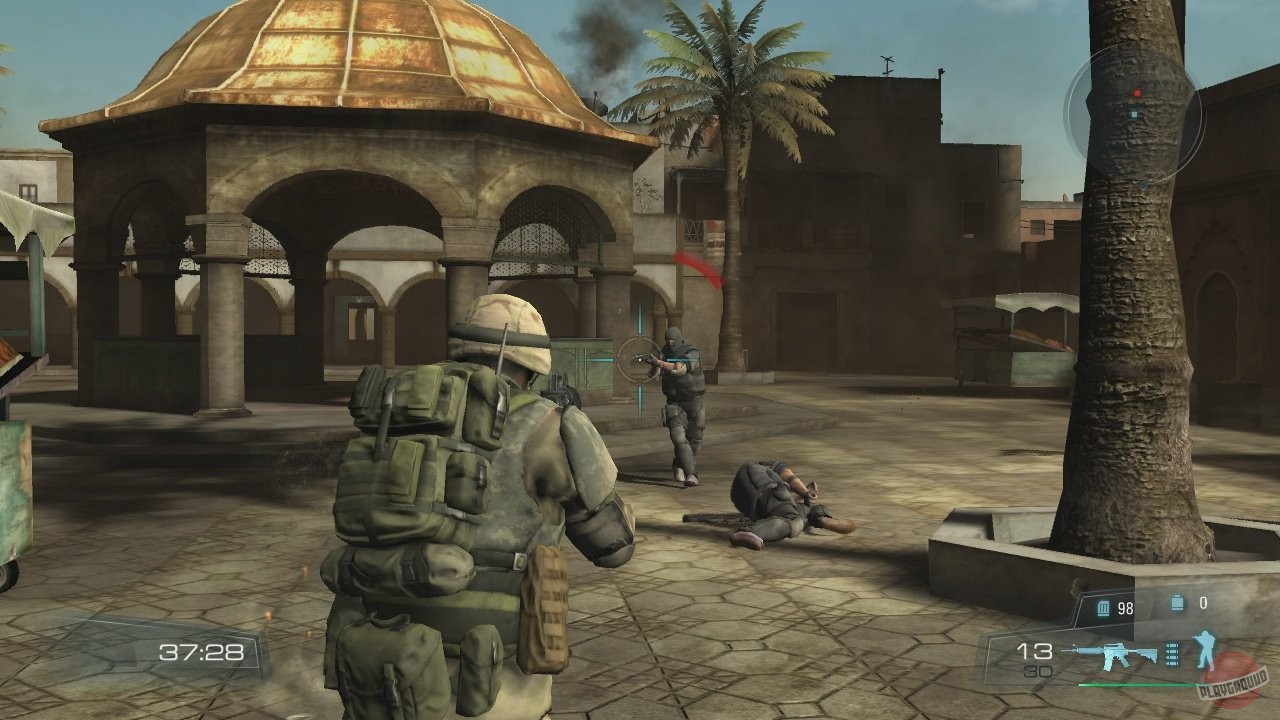The image size is (1280, 720).
Task: Click the ammo clip stack icon beside rifle
Action: pos(1171,653)
